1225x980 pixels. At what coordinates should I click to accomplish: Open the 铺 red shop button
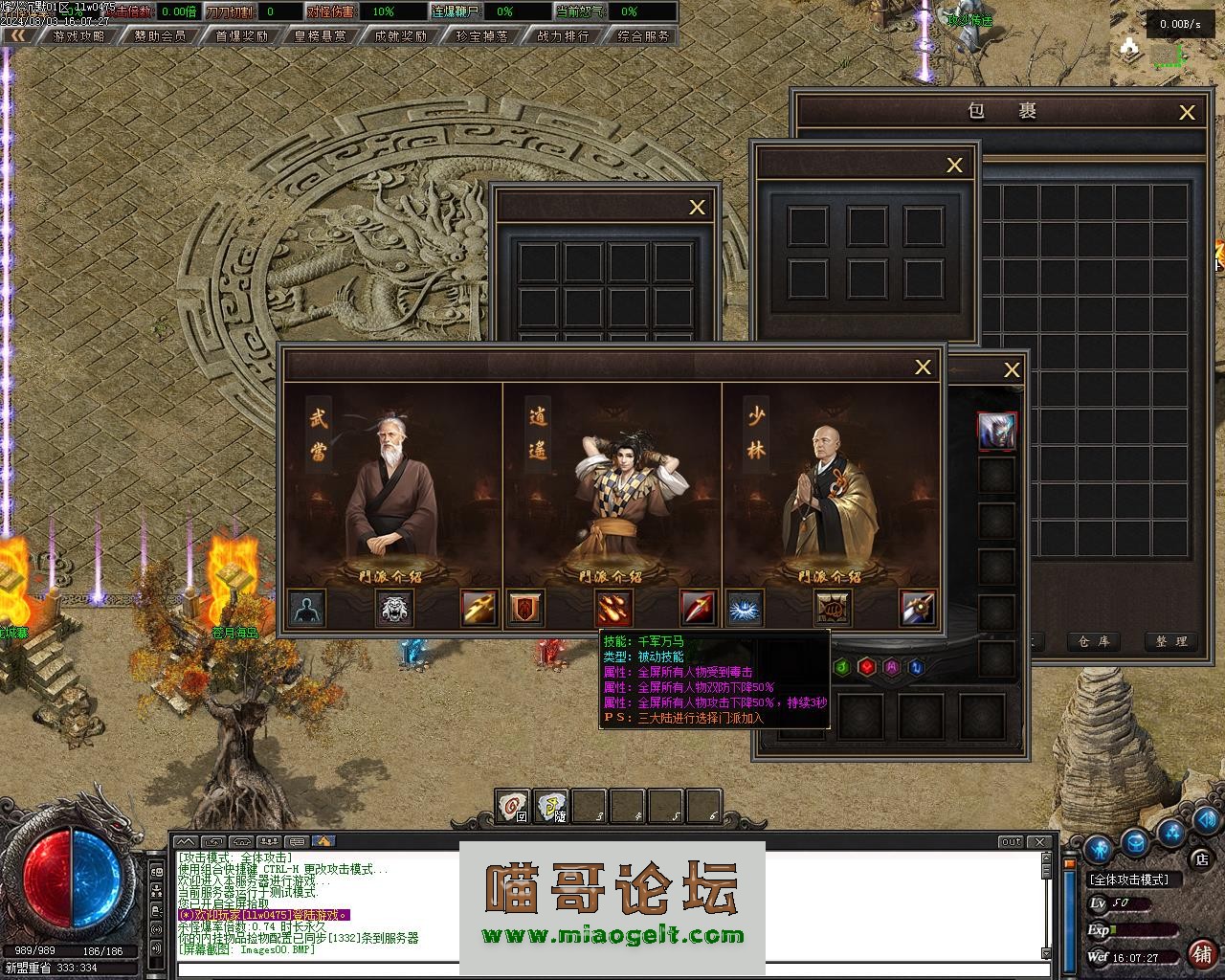pyautogui.click(x=1202, y=953)
